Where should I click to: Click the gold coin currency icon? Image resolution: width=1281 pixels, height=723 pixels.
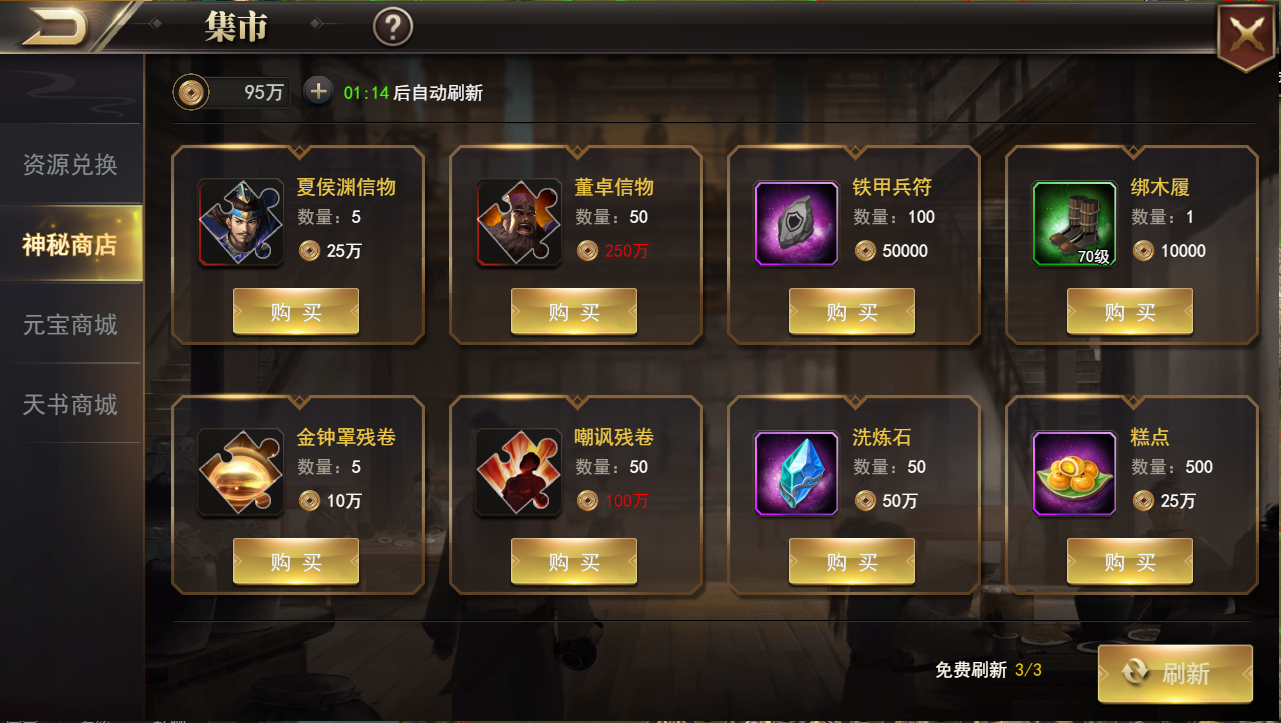click(189, 91)
